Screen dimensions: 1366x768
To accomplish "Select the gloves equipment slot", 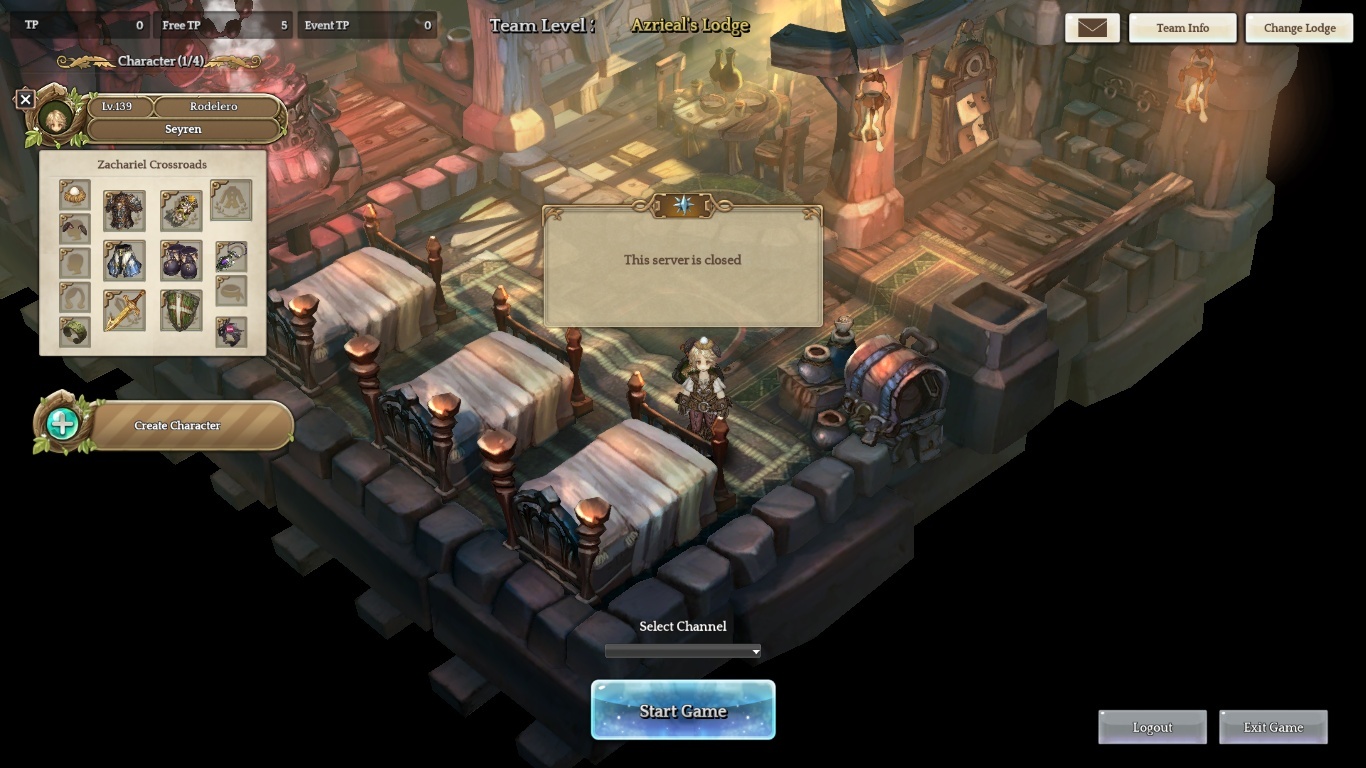I will pyautogui.click(x=181, y=211).
